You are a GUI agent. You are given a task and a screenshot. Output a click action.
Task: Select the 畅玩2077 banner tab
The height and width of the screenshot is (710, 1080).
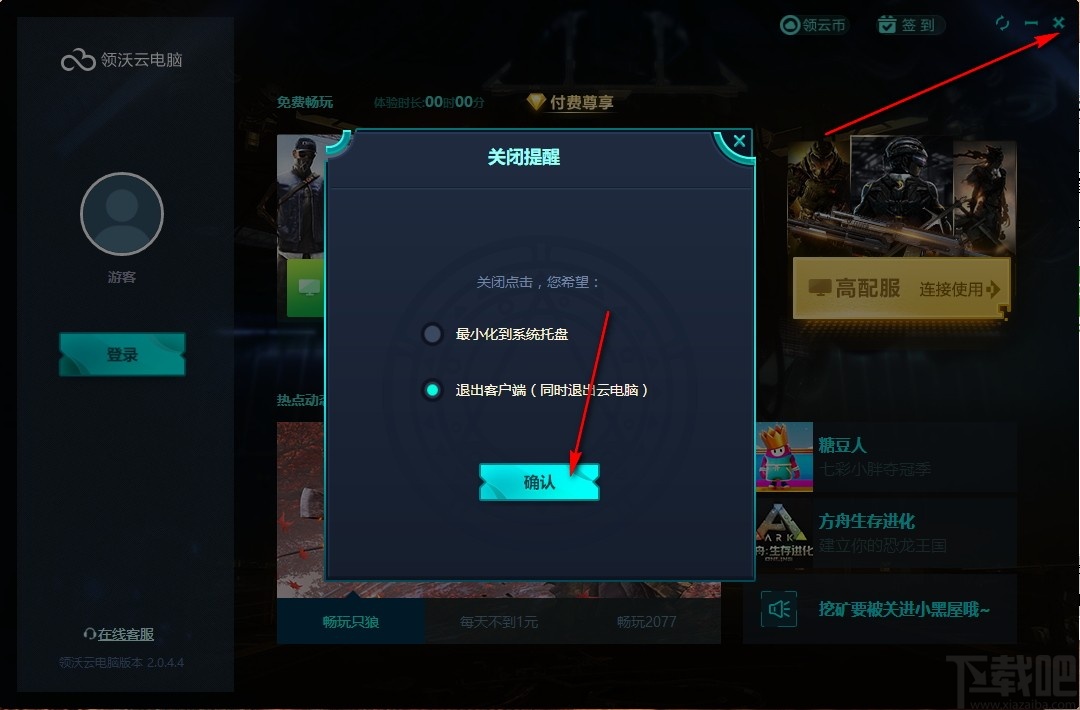pos(646,622)
